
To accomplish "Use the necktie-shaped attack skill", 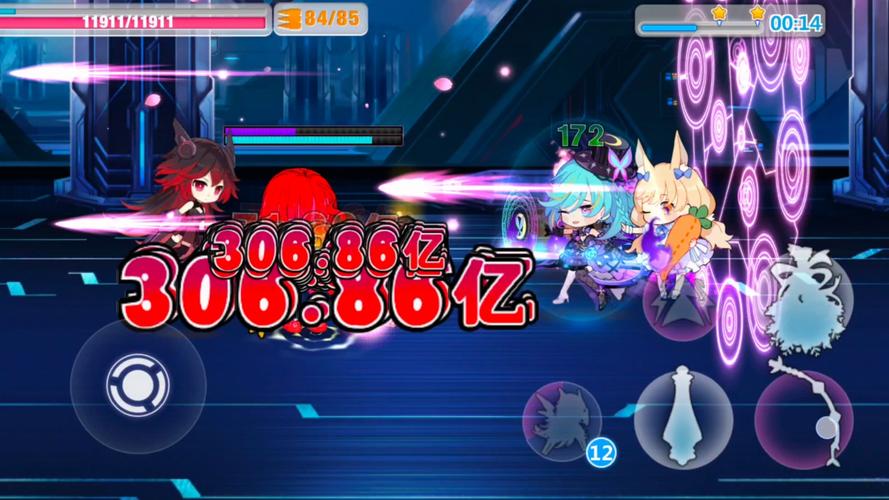I will coord(683,416).
